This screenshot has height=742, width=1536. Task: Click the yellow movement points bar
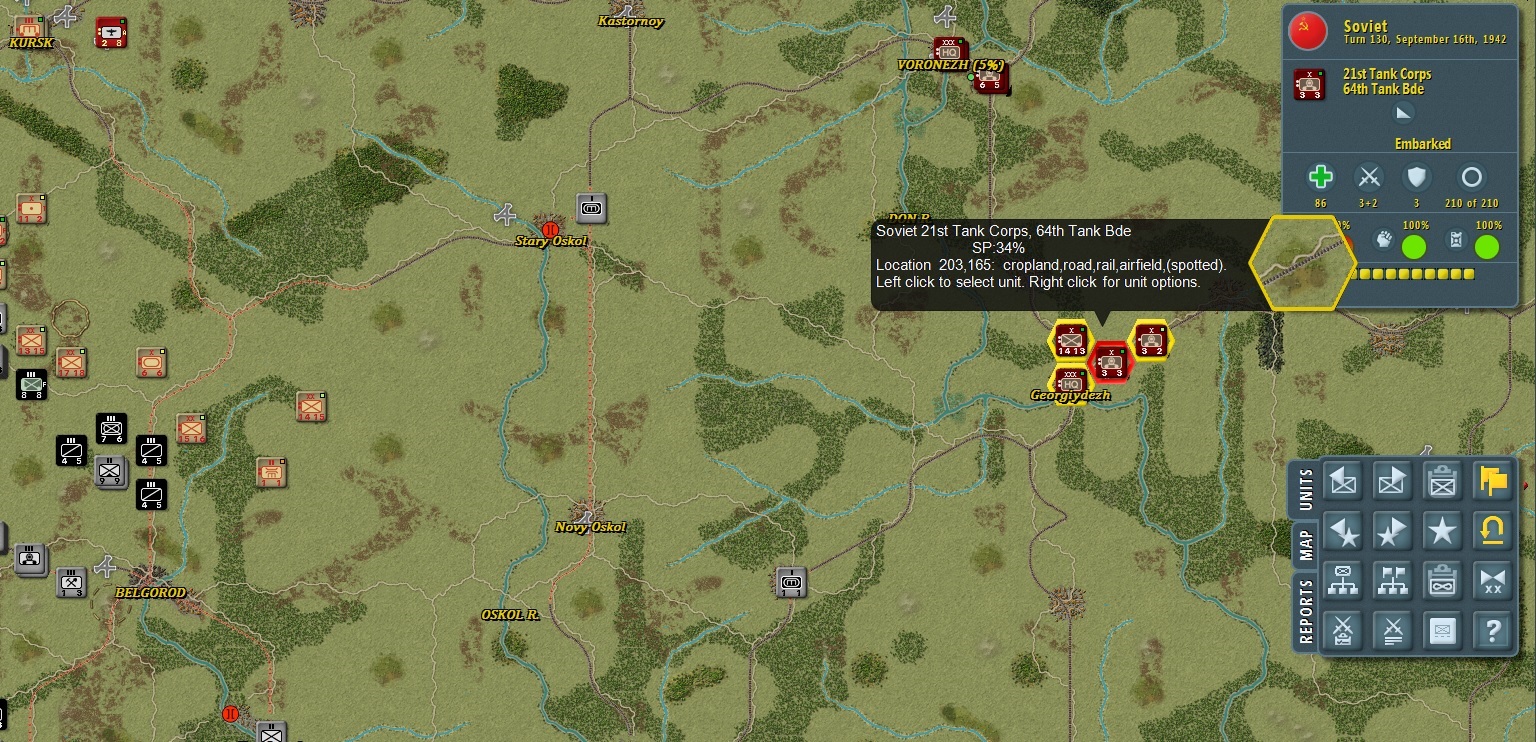click(x=1413, y=273)
